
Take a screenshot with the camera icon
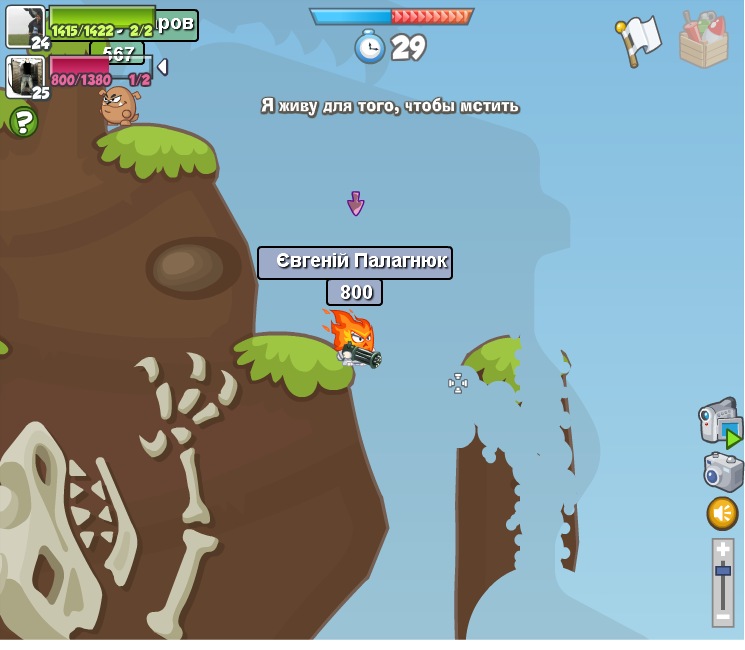722,472
